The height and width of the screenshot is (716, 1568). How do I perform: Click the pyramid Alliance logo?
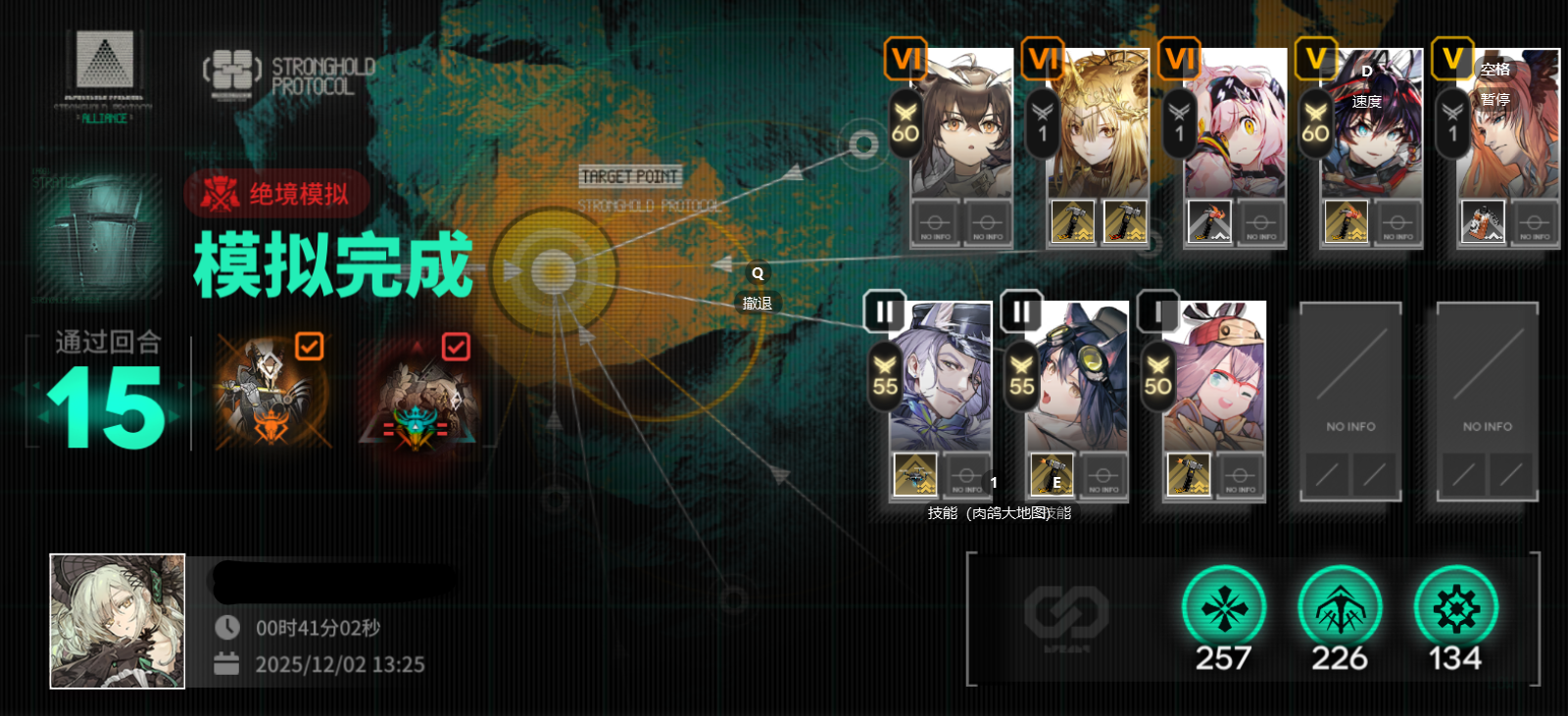(104, 74)
